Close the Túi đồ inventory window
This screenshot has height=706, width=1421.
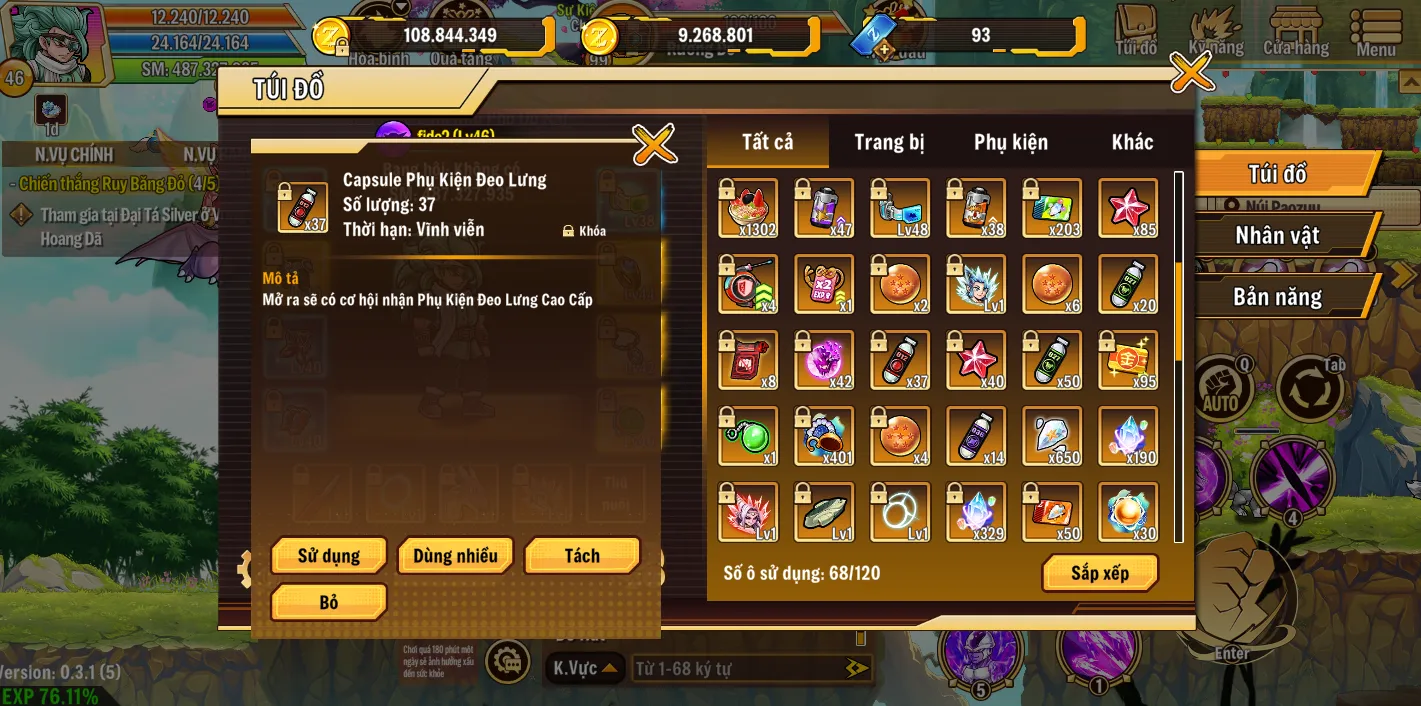coord(1191,72)
